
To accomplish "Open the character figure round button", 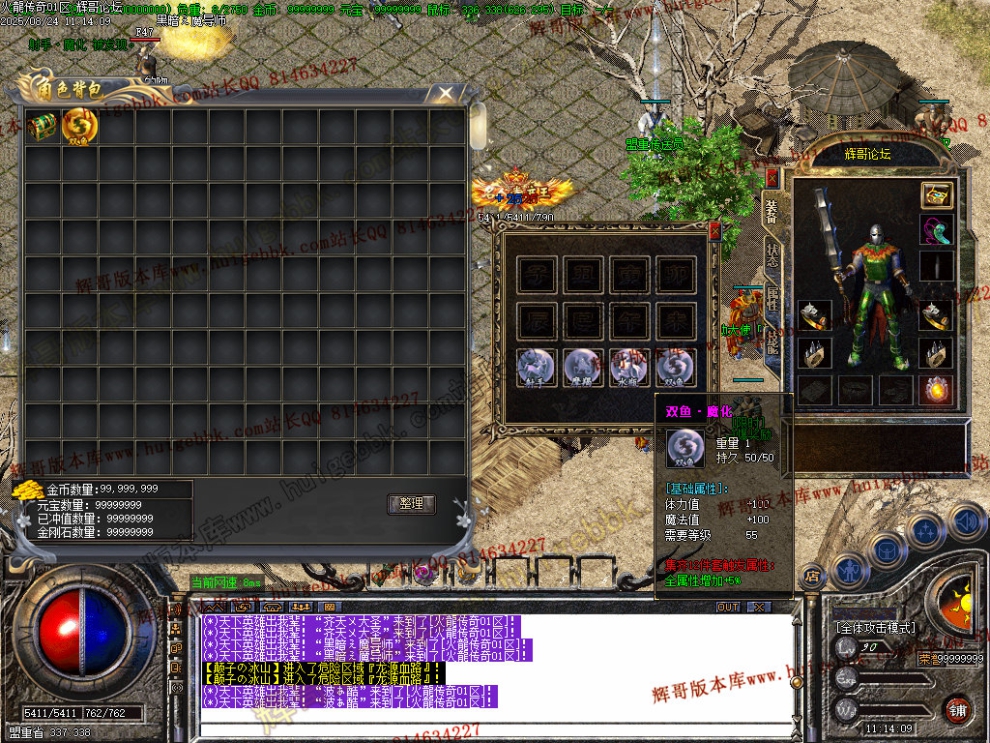I will pos(848,570).
